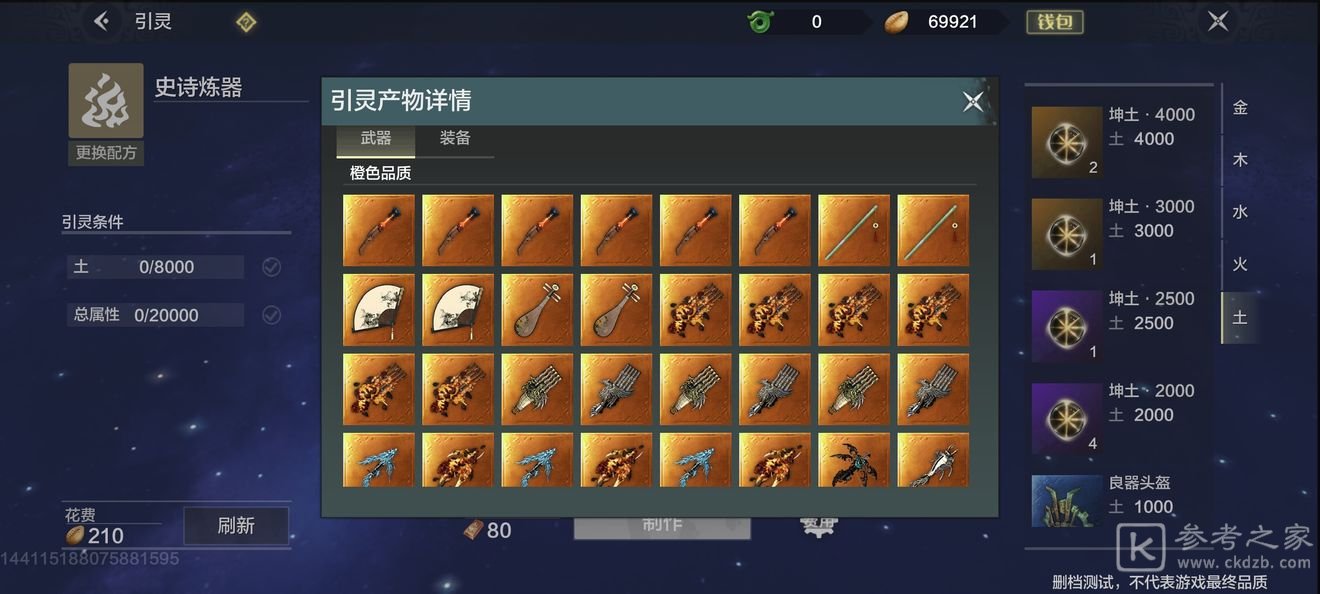Screen dimensions: 1320x594
Task: Click the diamond help icon beside 引灵
Action: click(x=246, y=22)
